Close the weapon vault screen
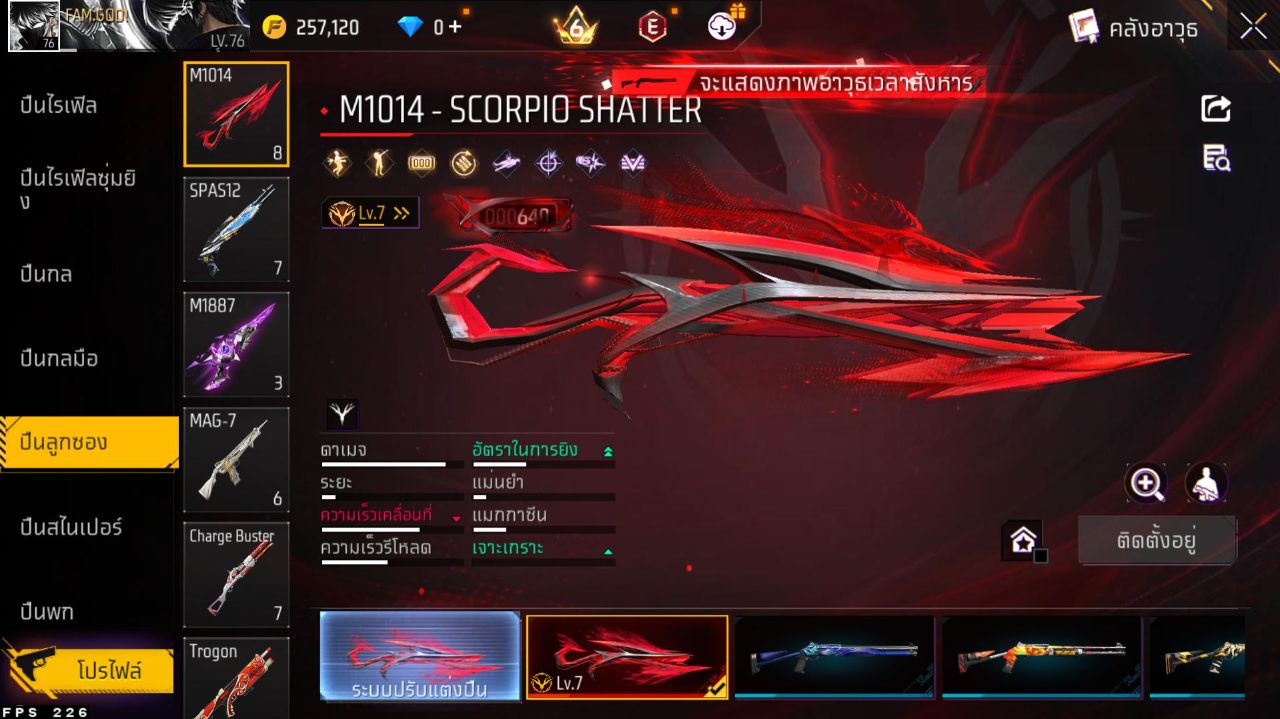 click(1253, 27)
